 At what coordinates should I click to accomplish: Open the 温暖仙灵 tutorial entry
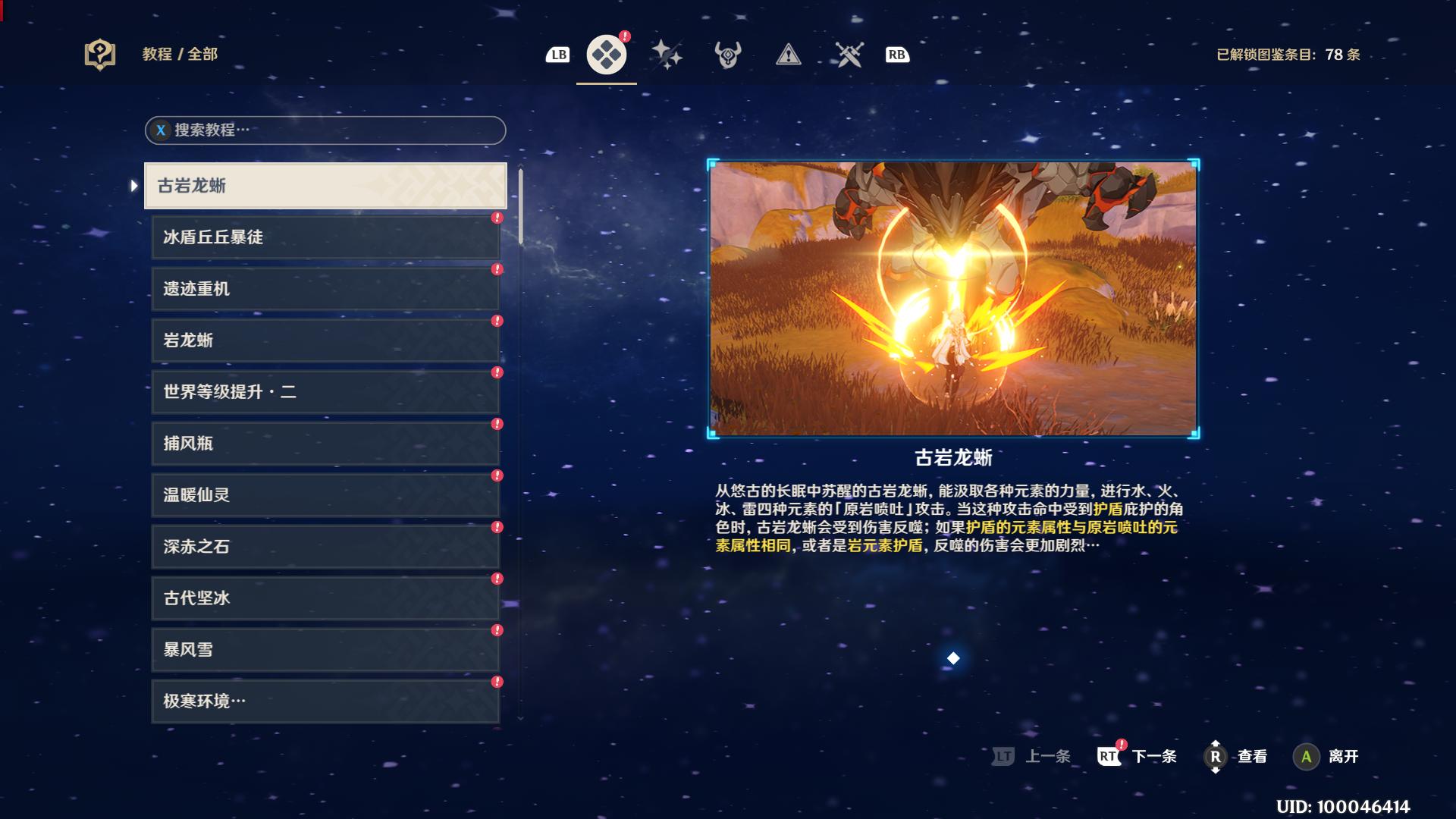[325, 495]
